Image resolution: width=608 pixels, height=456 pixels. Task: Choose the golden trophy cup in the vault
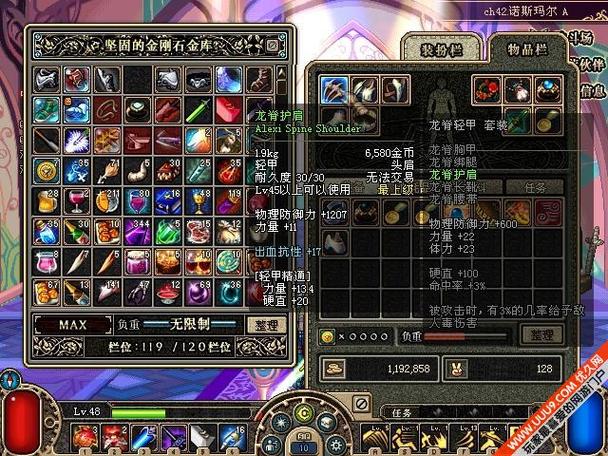click(x=198, y=201)
